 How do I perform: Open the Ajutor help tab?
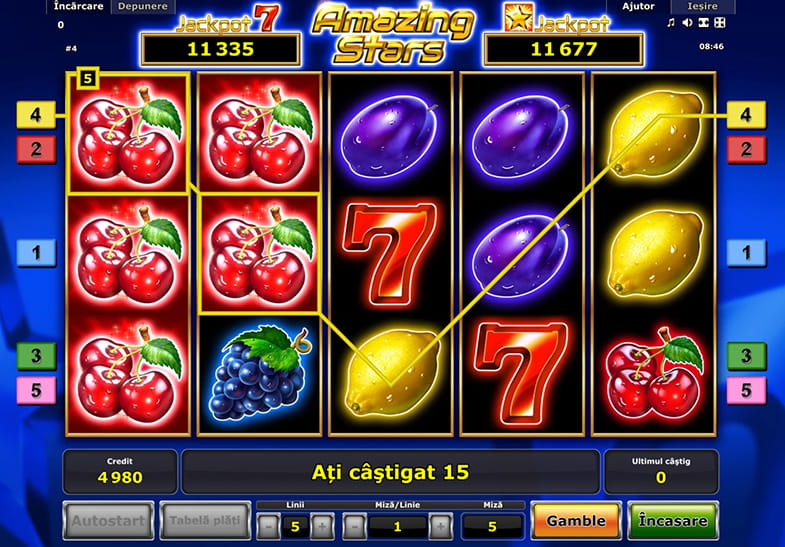638,6
